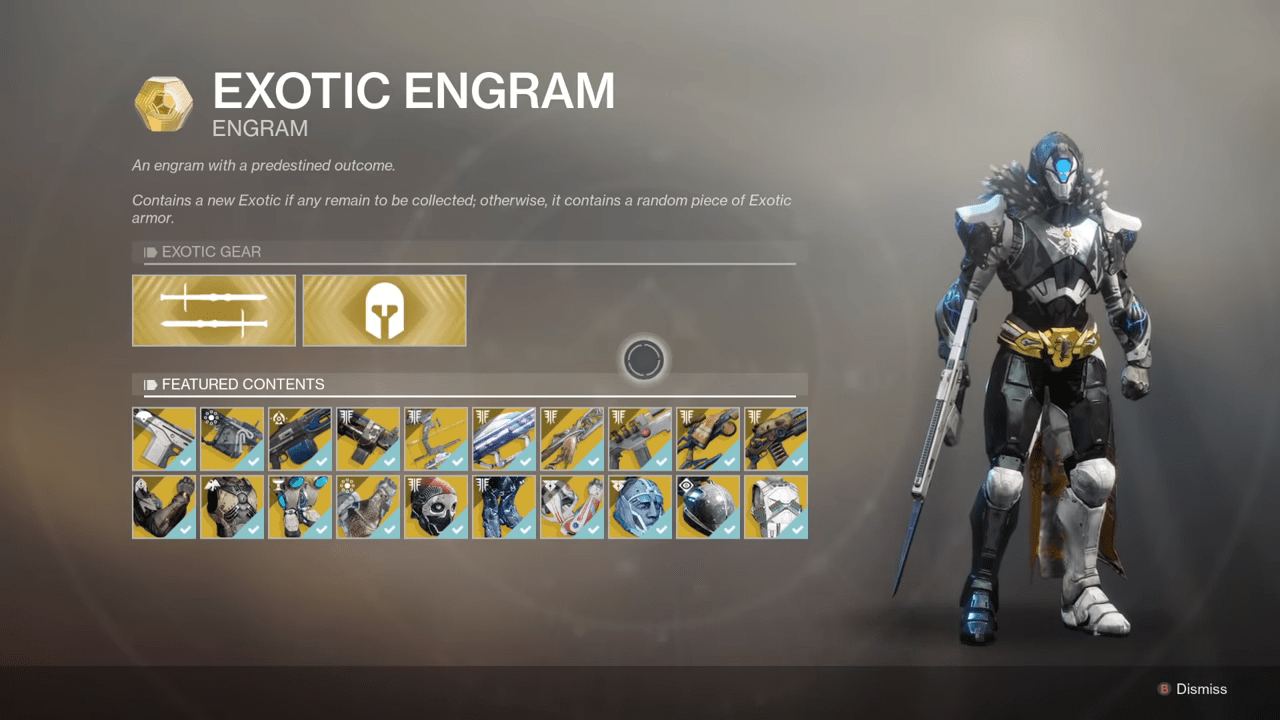
Task: Pick the chest armor with blue orbs
Action: 300,506
